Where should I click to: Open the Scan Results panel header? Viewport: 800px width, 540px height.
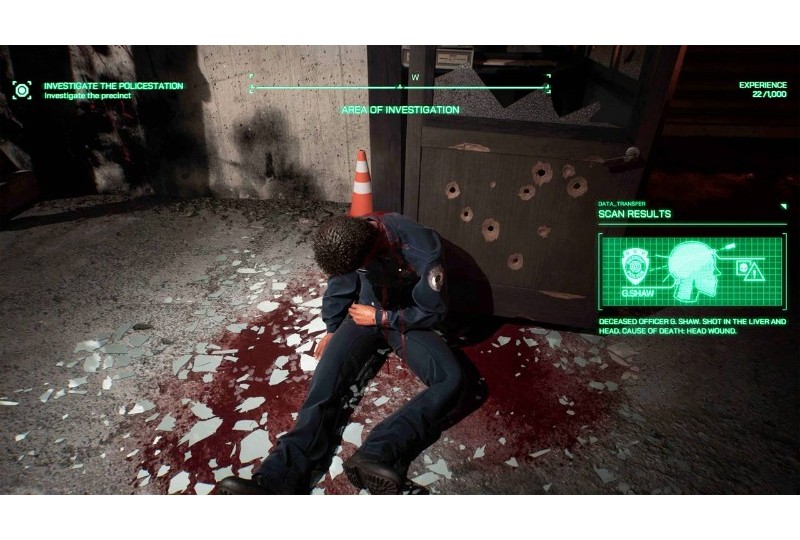pos(635,214)
